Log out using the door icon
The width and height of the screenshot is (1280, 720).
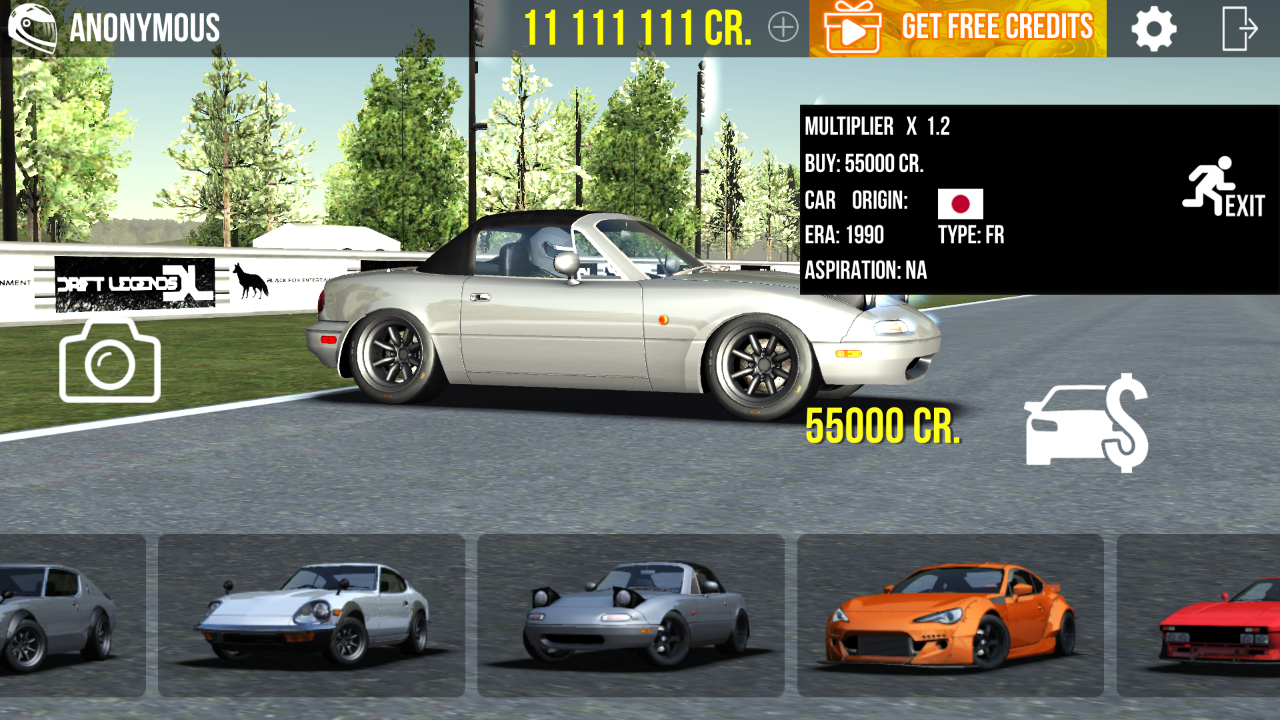coord(1239,29)
